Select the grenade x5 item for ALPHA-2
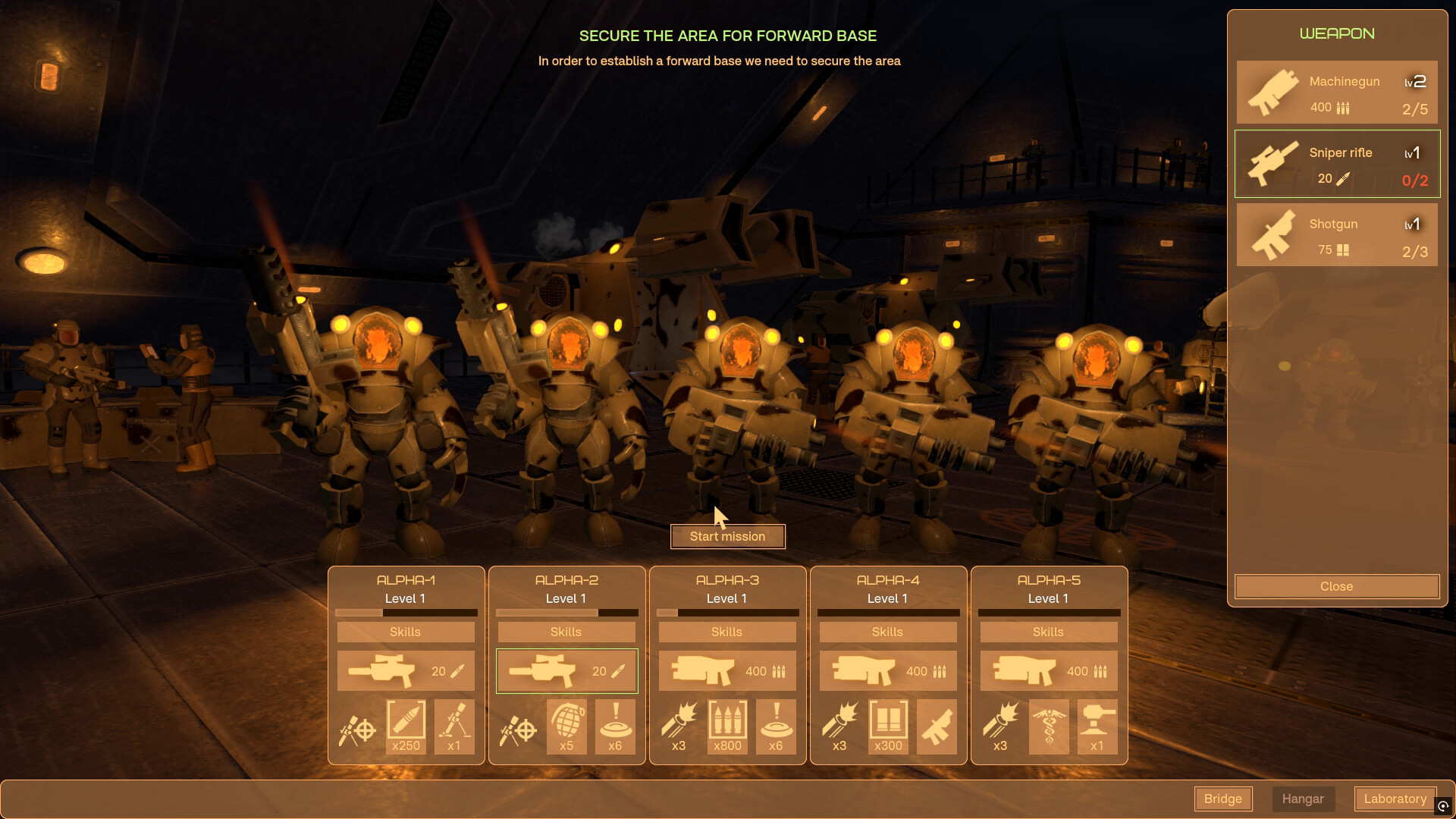Screen dimensions: 1456x819 click(x=566, y=726)
